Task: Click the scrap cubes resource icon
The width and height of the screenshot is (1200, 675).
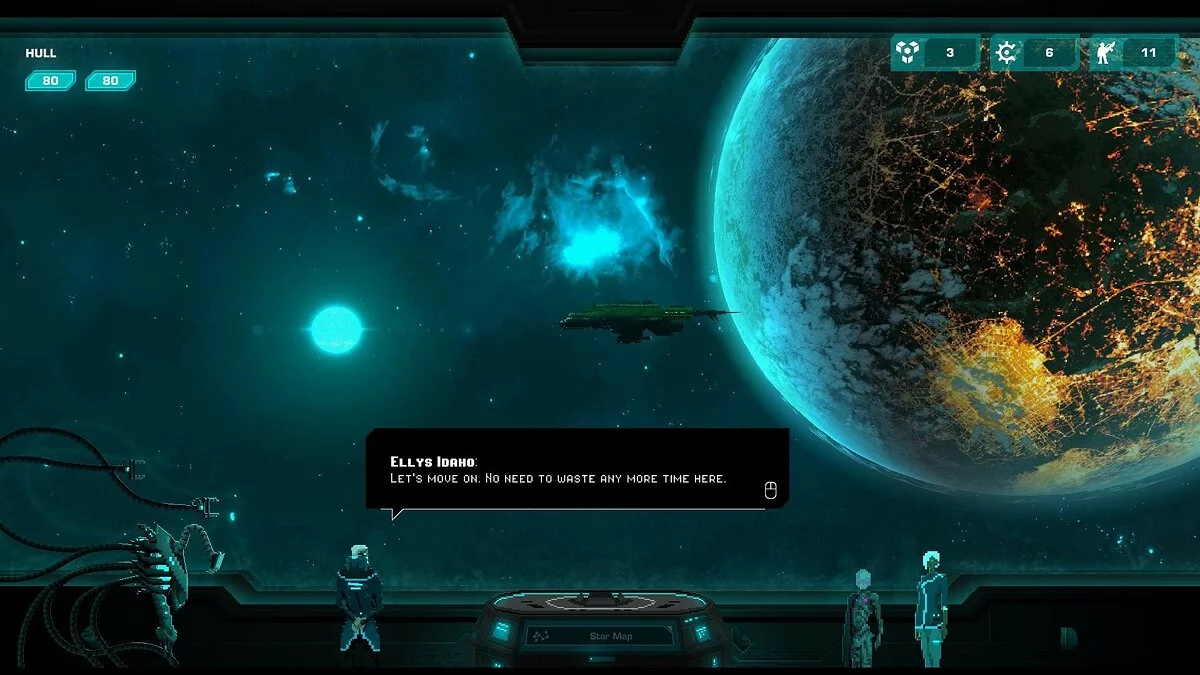Action: 907,53
